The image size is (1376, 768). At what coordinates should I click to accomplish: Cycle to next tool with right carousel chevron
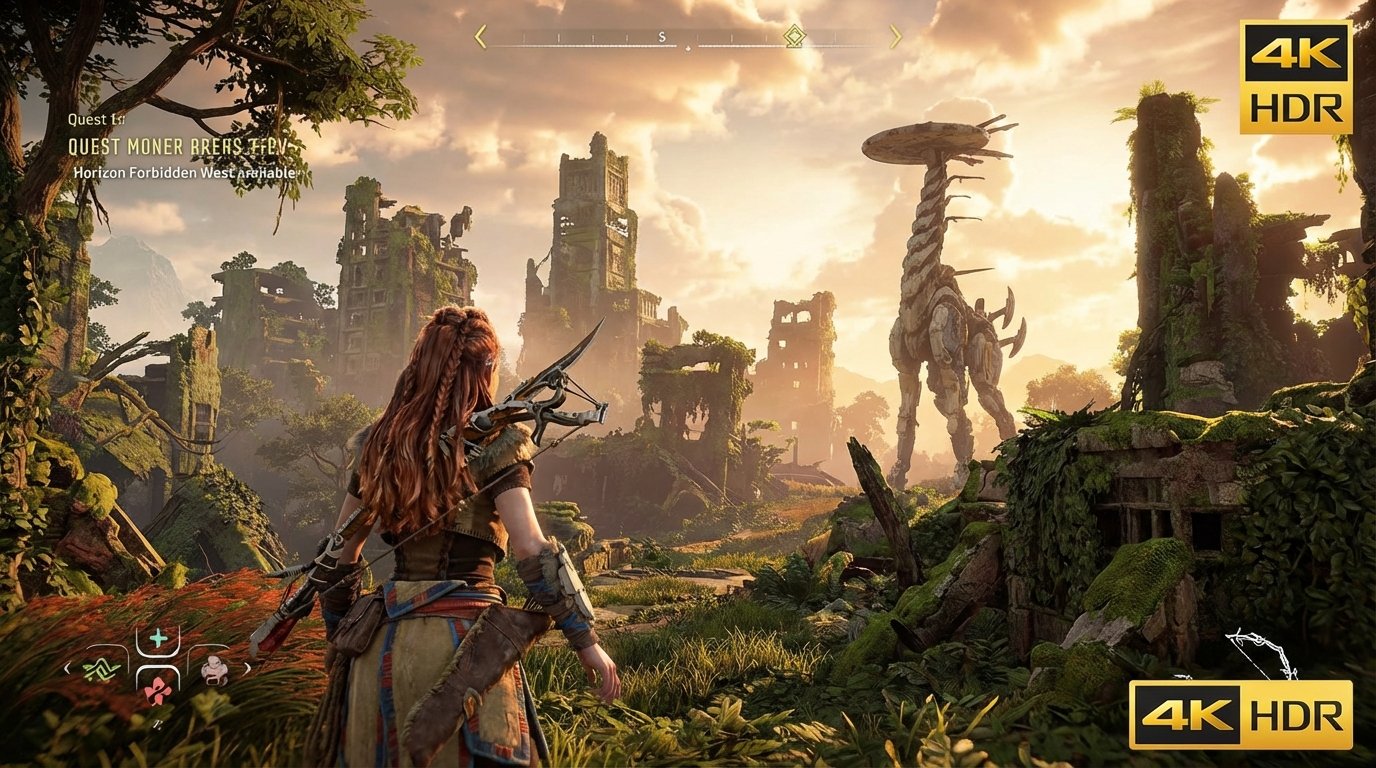[x=247, y=668]
